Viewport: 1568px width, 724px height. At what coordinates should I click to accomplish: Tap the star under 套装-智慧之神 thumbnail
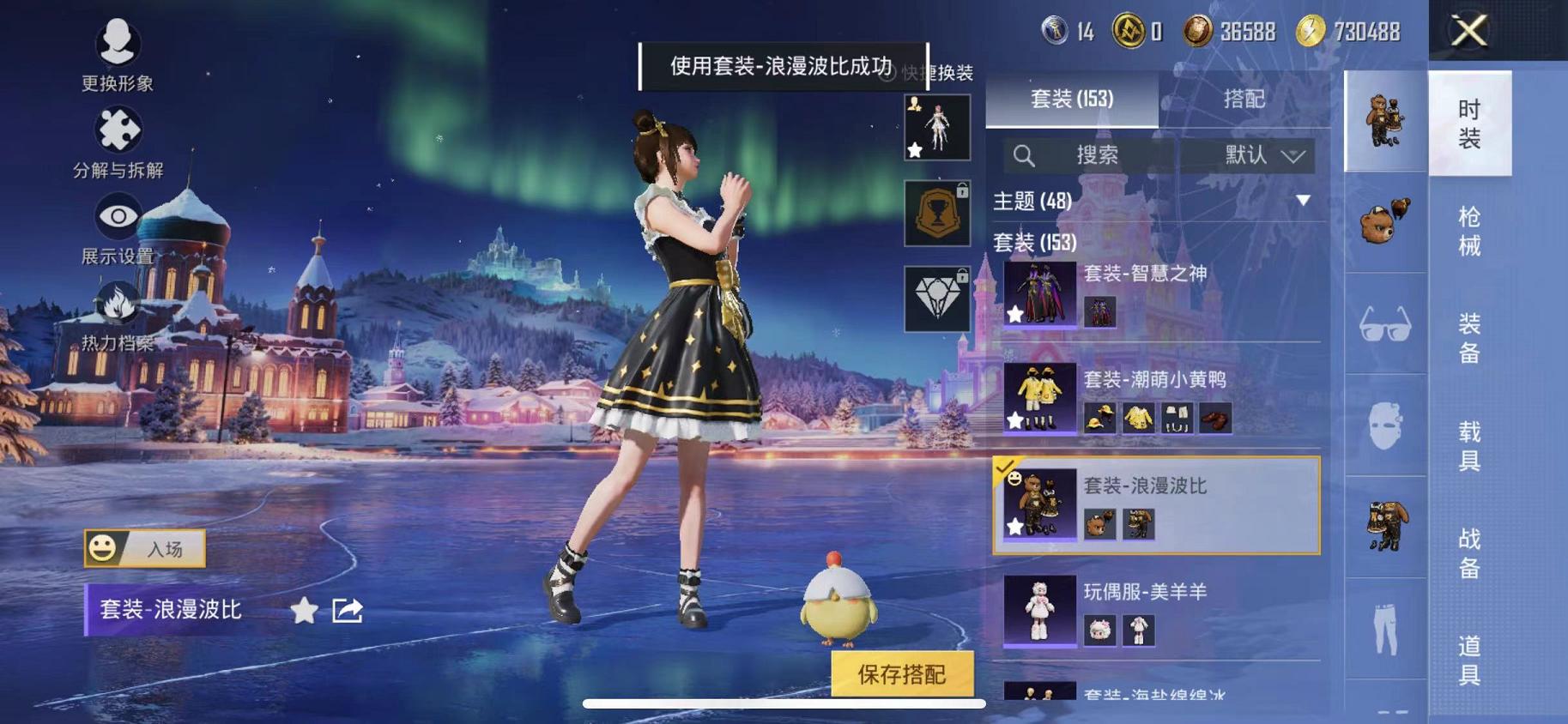1014,316
